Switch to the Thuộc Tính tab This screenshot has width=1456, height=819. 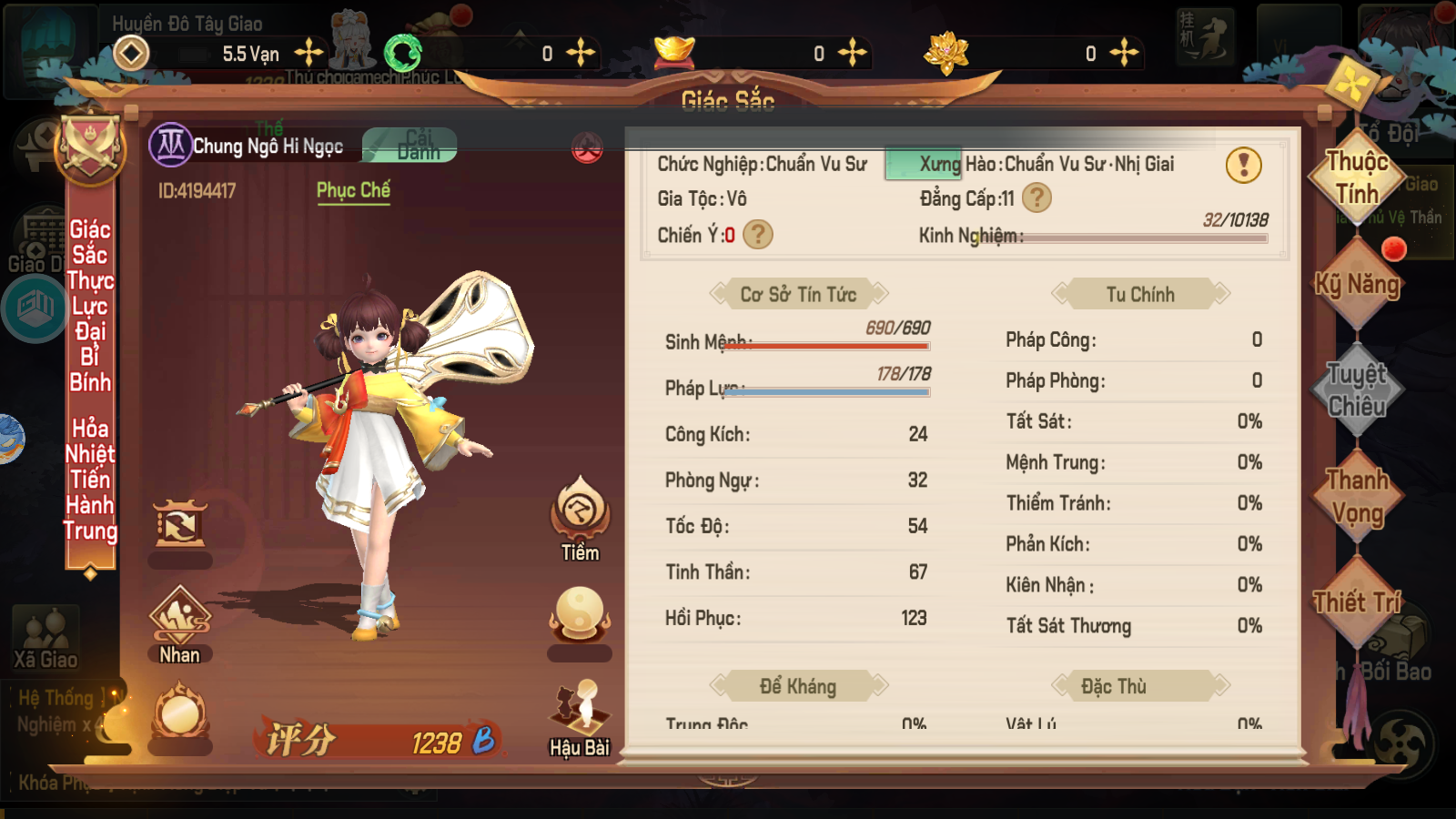tap(1357, 178)
